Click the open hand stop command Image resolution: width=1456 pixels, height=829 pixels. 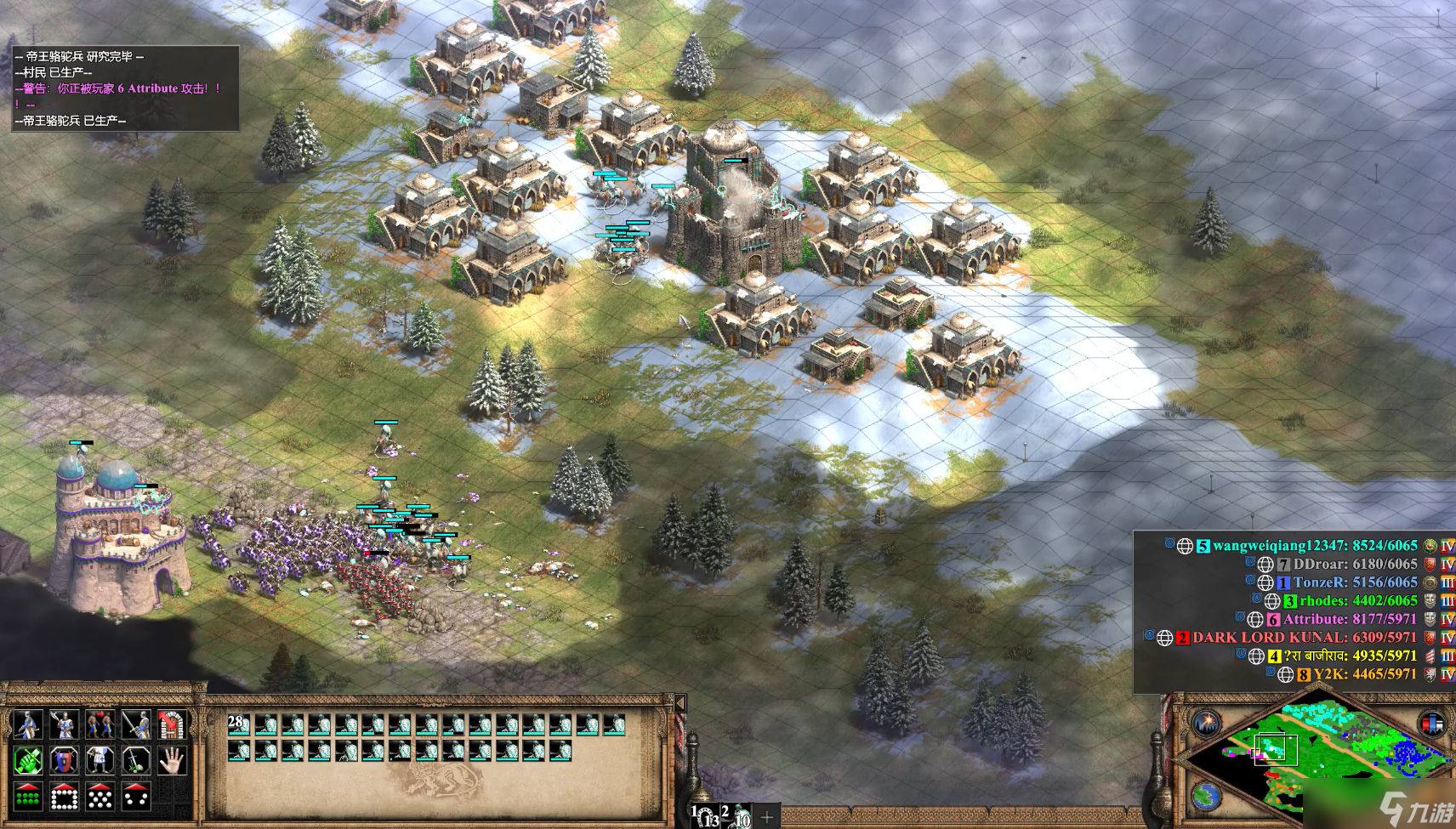[x=172, y=760]
